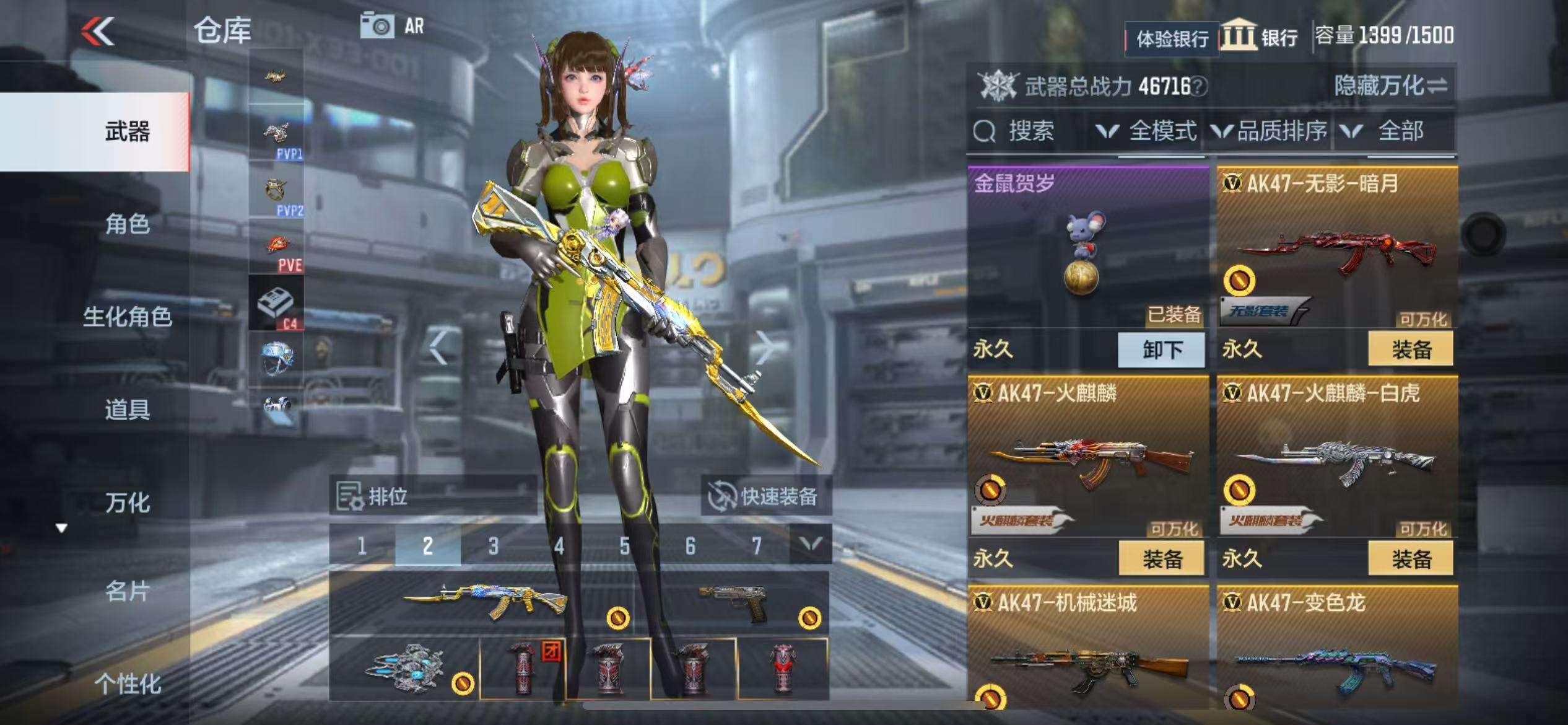Open the 道具 items category
Screen dimensions: 1568x725
coord(127,410)
